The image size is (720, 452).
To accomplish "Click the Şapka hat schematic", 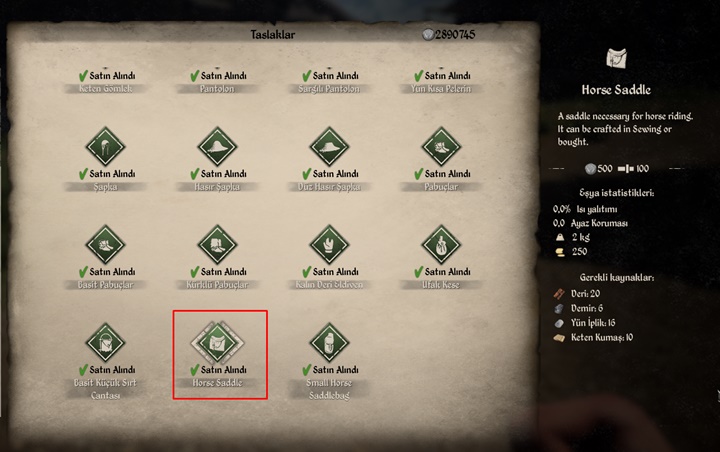I will coord(106,148).
